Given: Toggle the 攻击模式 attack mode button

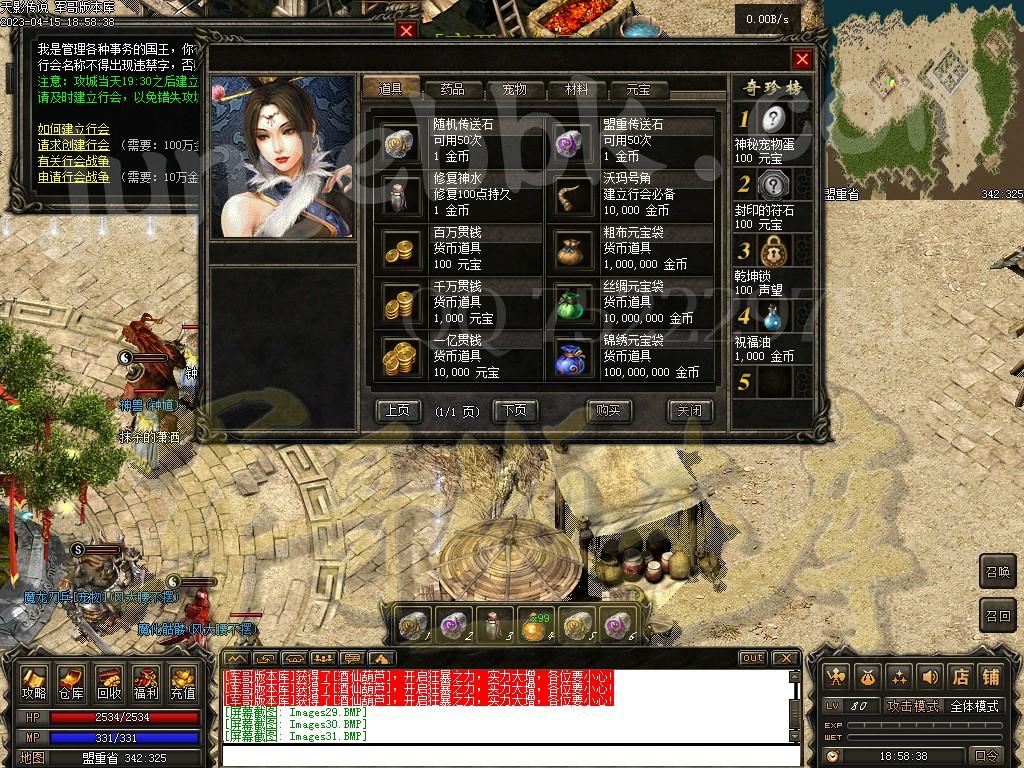Looking at the screenshot, I should (913, 706).
